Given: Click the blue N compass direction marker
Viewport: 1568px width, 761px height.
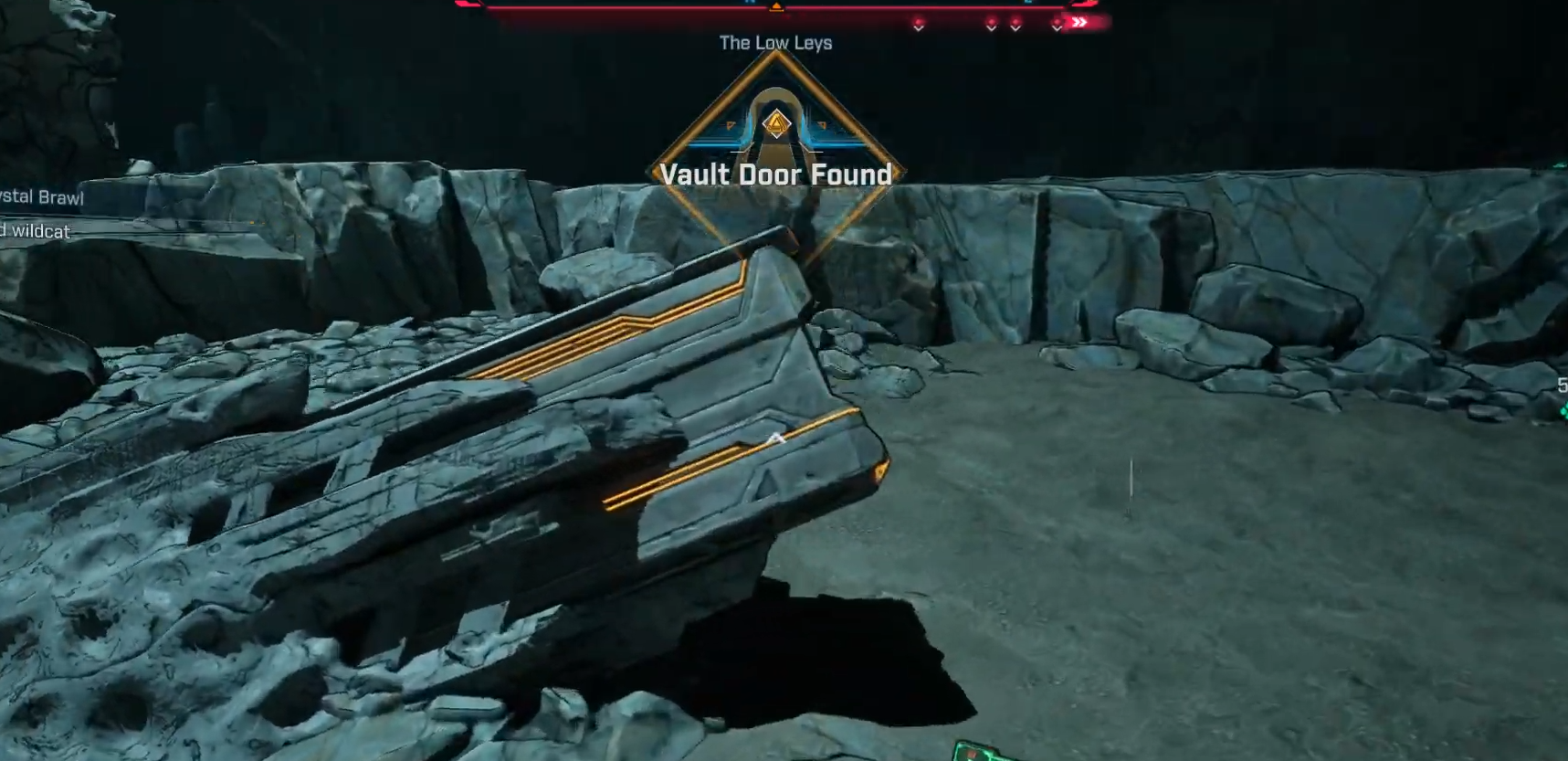Looking at the screenshot, I should [x=751, y=4].
